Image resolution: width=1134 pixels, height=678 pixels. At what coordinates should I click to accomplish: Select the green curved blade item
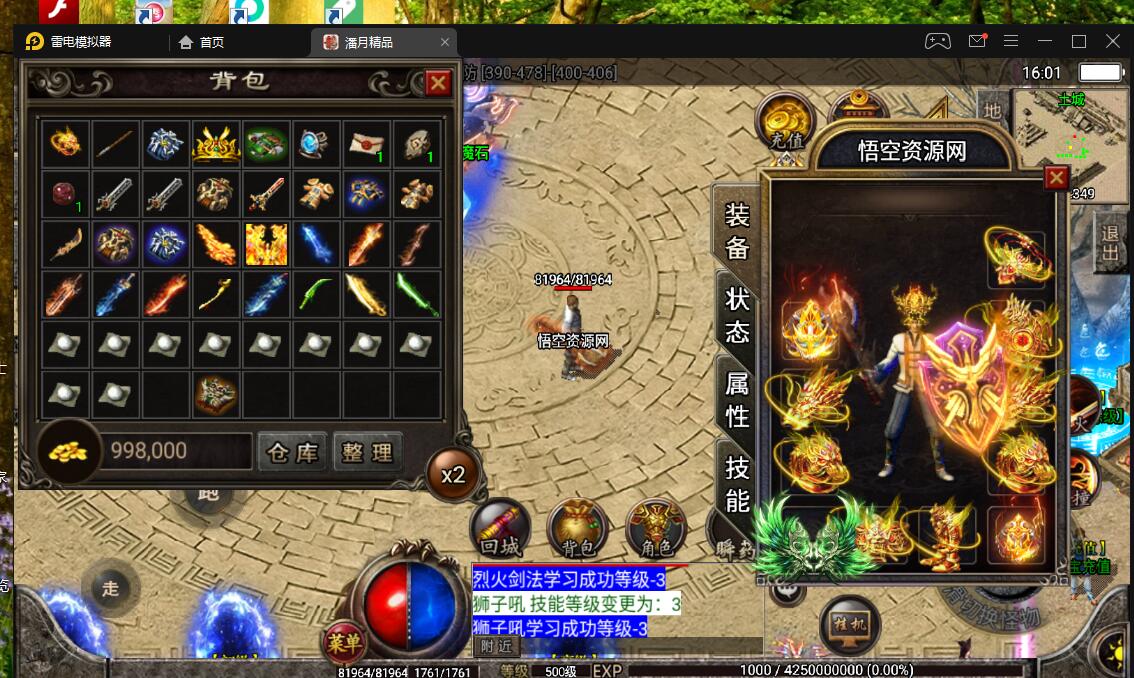point(316,294)
